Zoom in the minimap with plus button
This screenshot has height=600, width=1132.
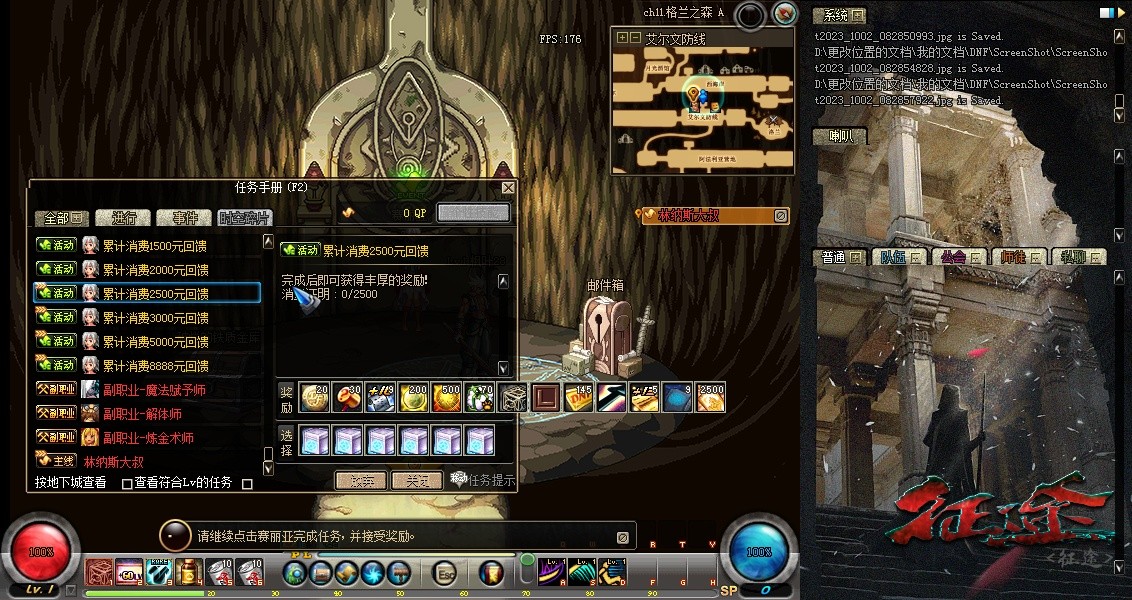[x=623, y=38]
